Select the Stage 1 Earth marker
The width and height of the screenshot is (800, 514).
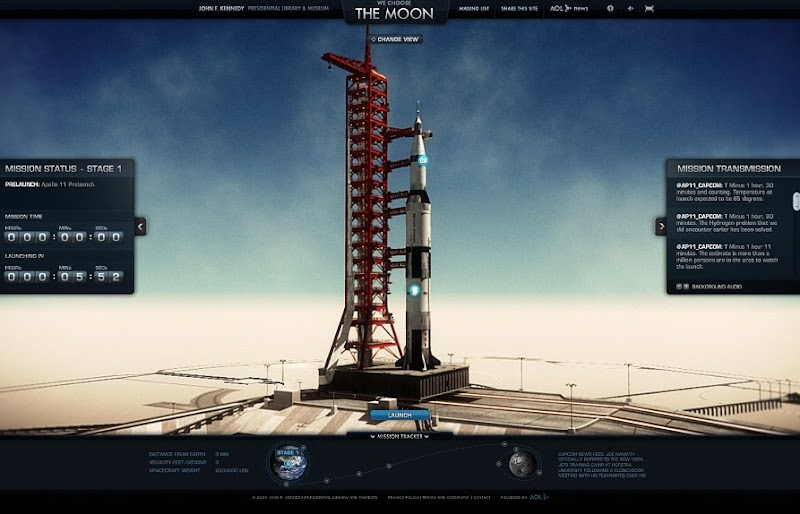coord(288,462)
